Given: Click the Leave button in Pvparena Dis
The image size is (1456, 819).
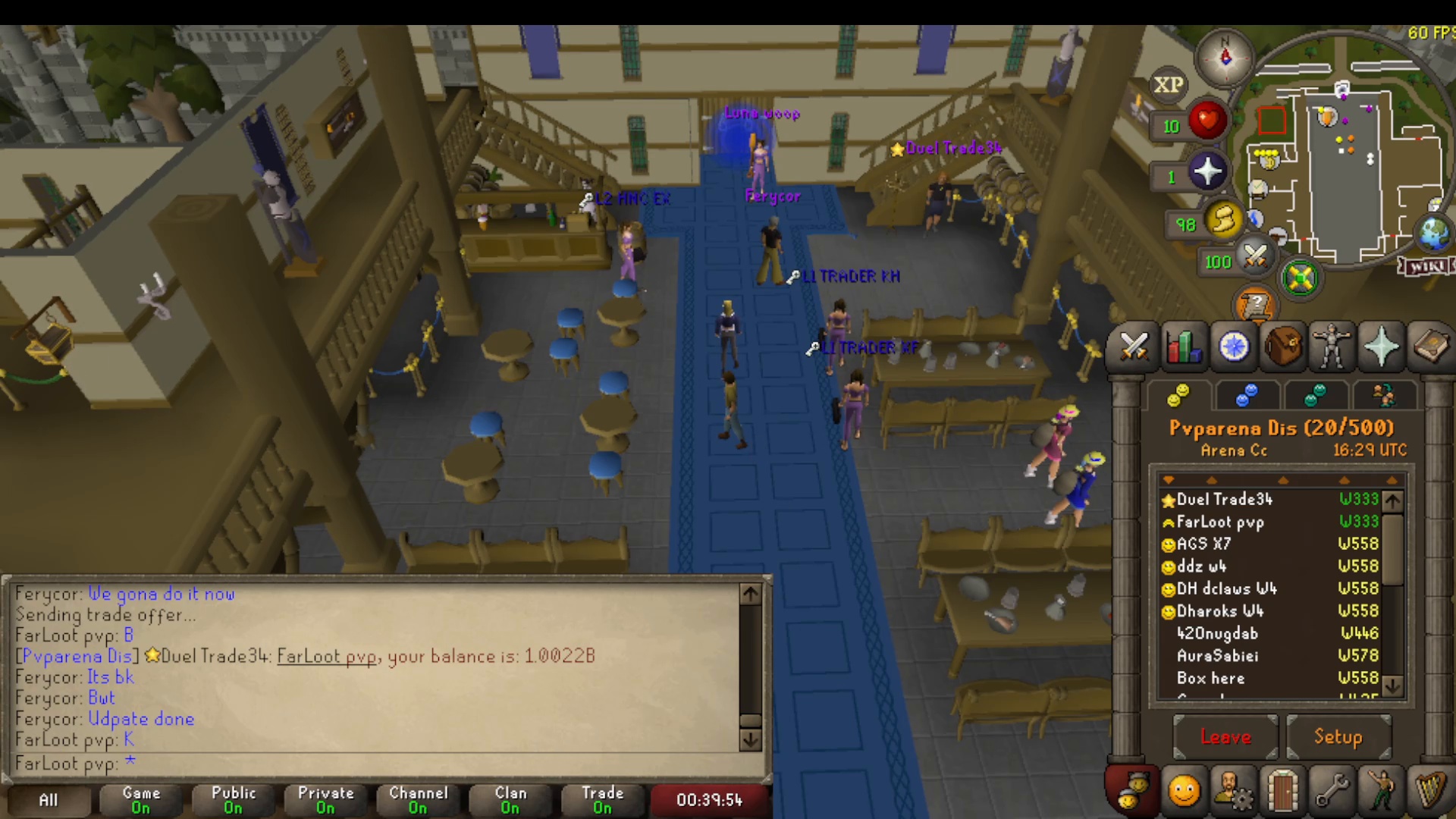Looking at the screenshot, I should pos(1225,736).
